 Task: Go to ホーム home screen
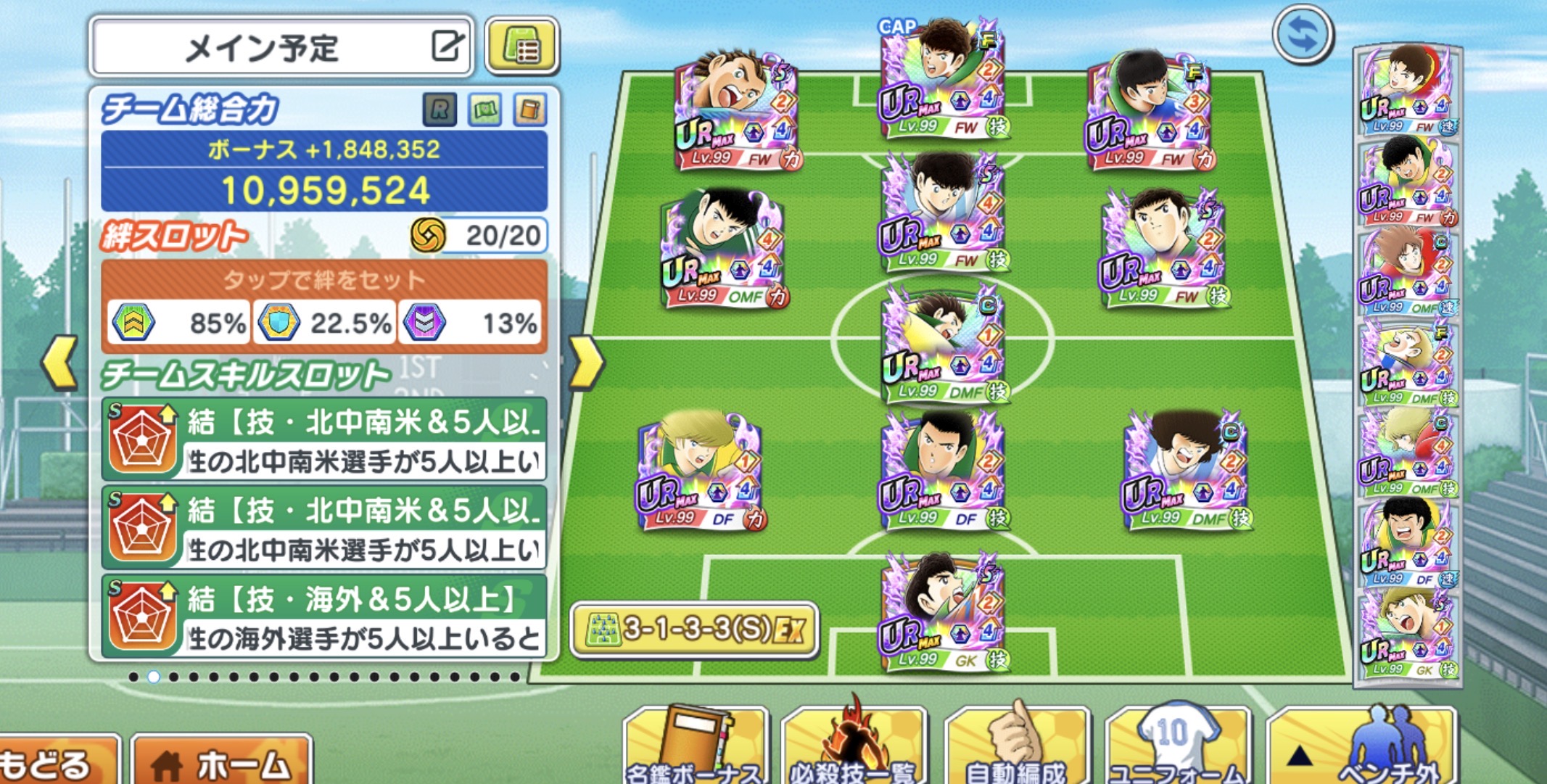point(222,763)
